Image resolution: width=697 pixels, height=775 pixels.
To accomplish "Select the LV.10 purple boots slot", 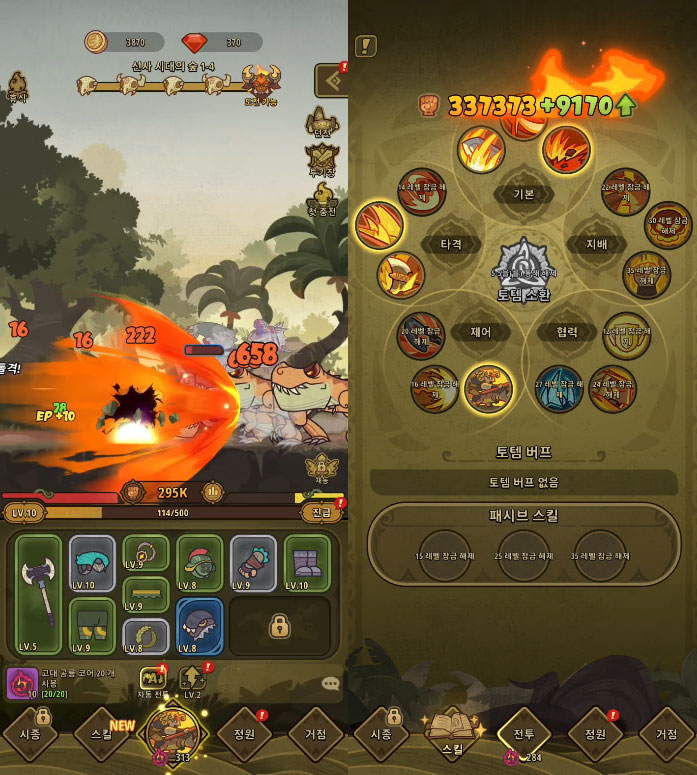I will (x=306, y=563).
